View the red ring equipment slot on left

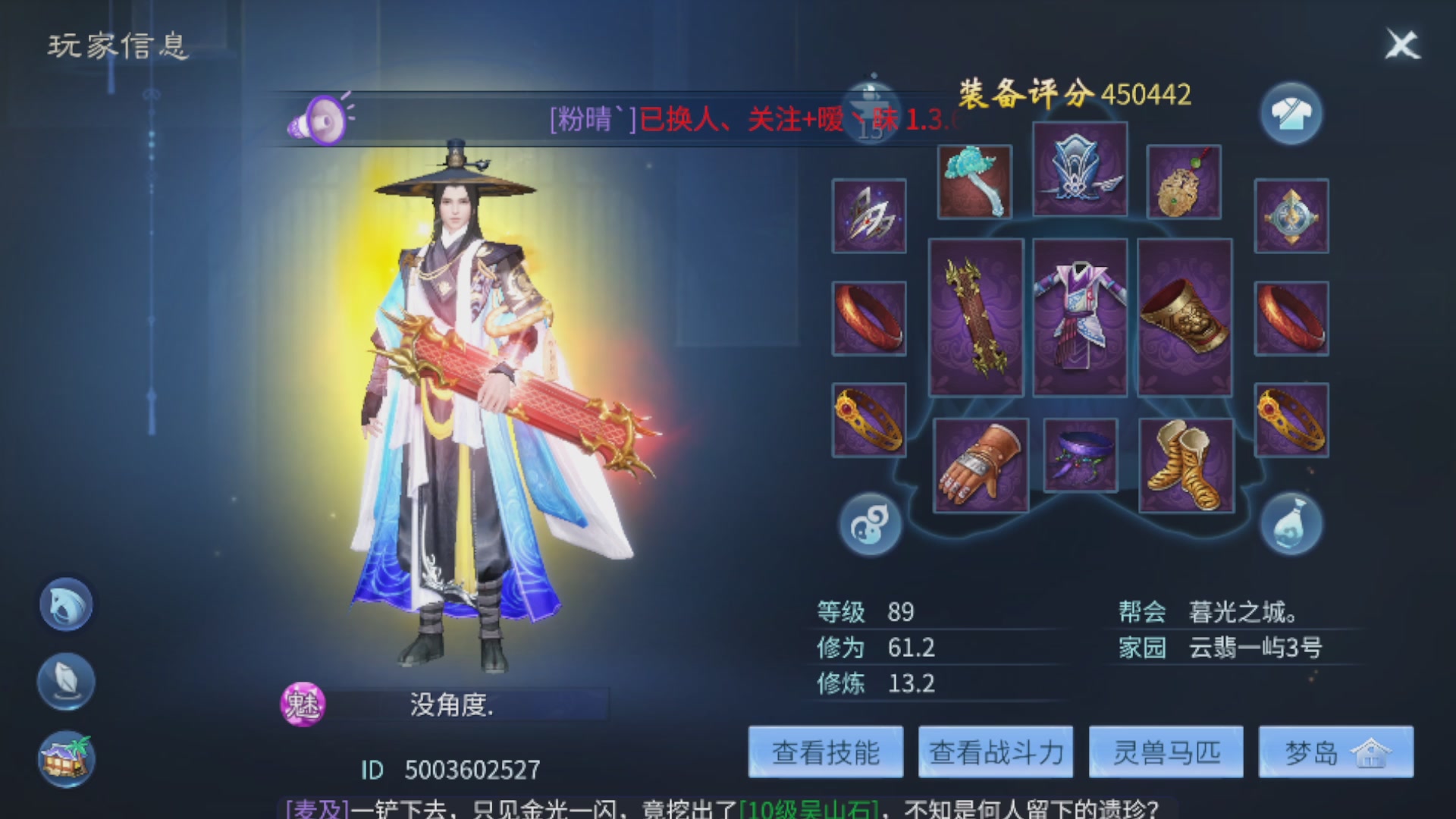pos(868,318)
